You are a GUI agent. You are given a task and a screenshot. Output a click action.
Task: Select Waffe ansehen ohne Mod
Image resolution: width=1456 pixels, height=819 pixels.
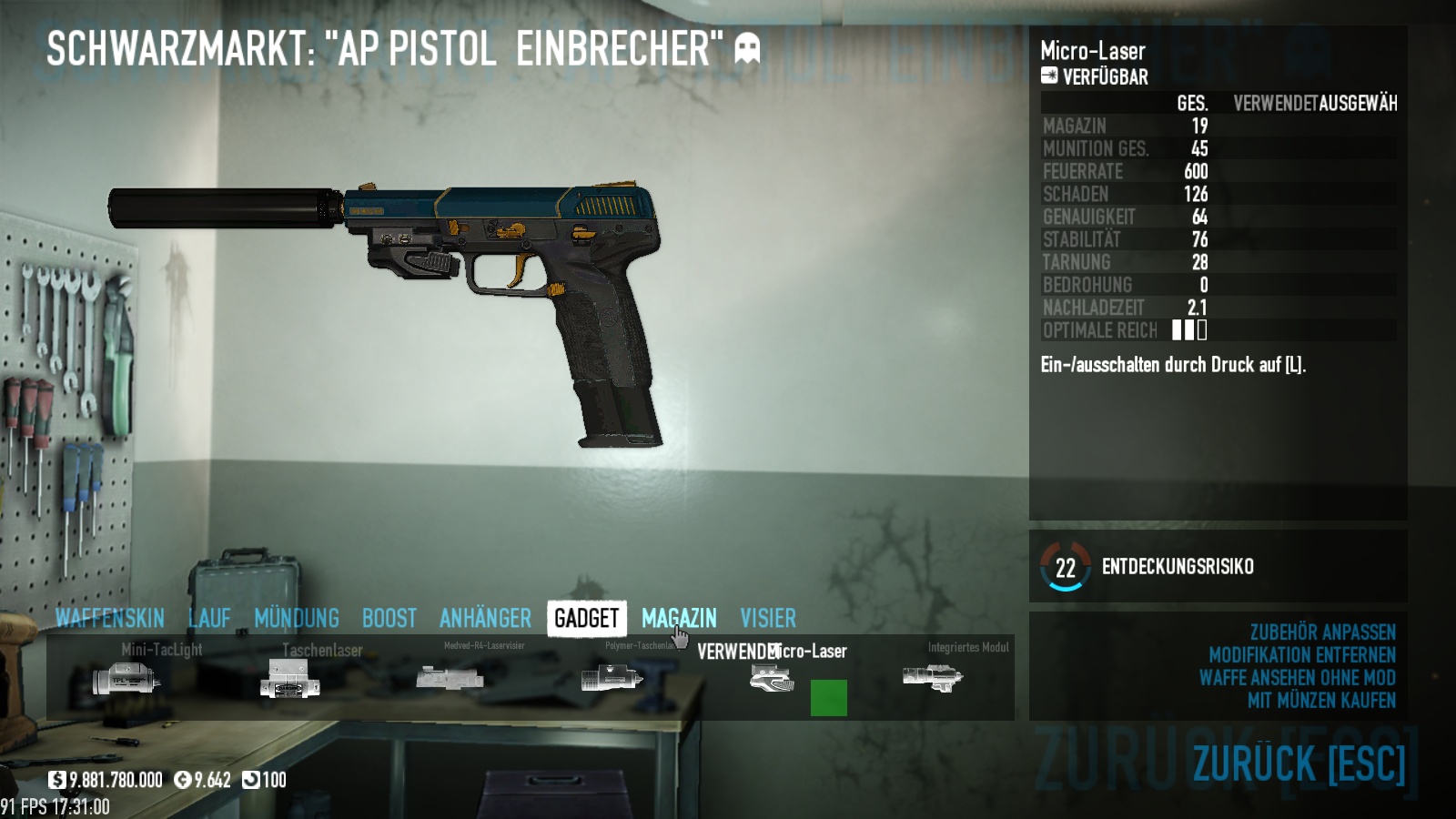point(1297,678)
